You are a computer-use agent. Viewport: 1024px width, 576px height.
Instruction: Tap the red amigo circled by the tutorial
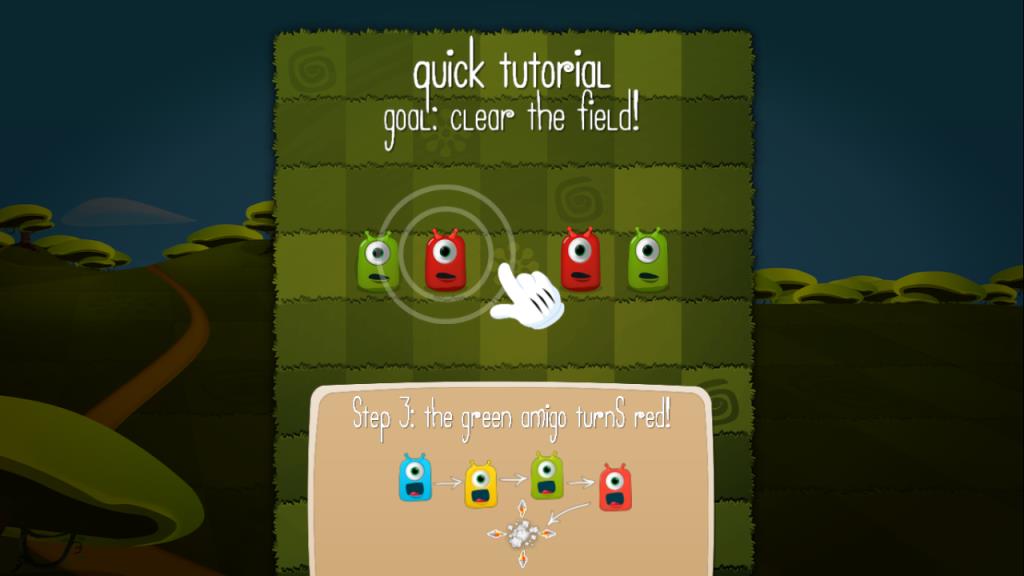pos(447,260)
